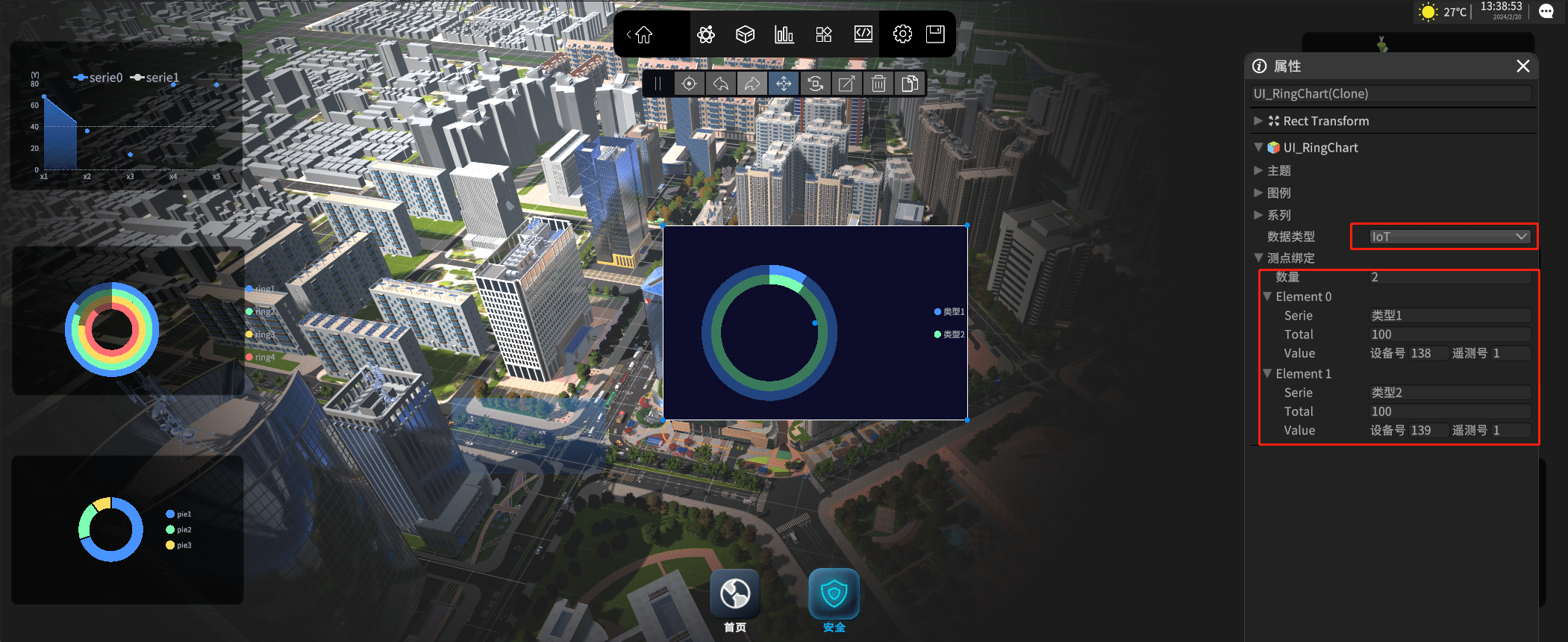Open the atom effects panel

(x=705, y=34)
